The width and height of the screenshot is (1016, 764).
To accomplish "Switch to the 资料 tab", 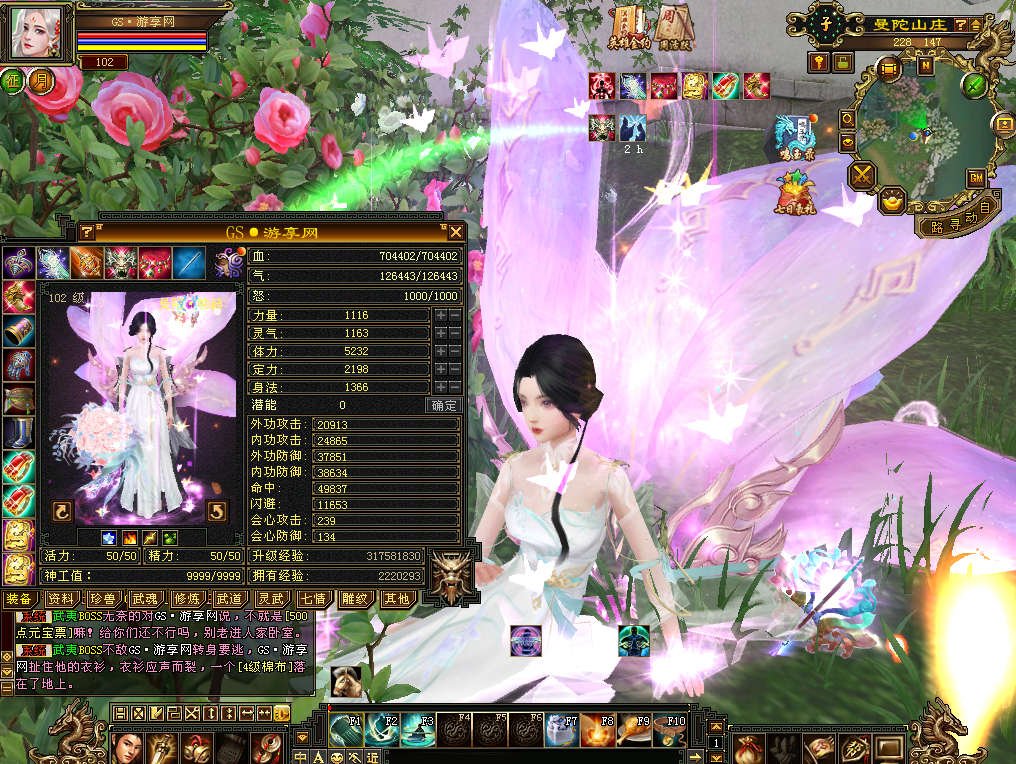I will coord(61,598).
